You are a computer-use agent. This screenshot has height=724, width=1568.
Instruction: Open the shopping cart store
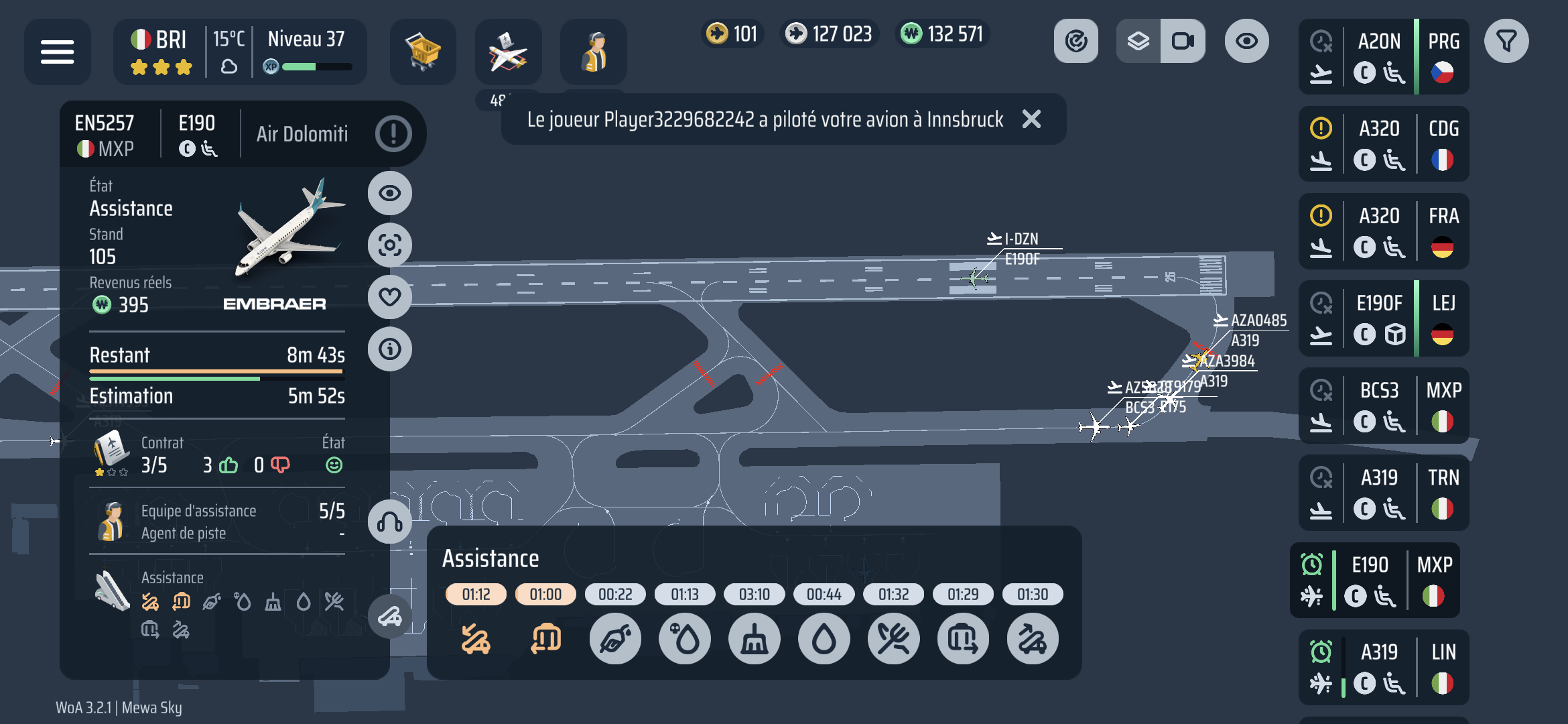(423, 52)
